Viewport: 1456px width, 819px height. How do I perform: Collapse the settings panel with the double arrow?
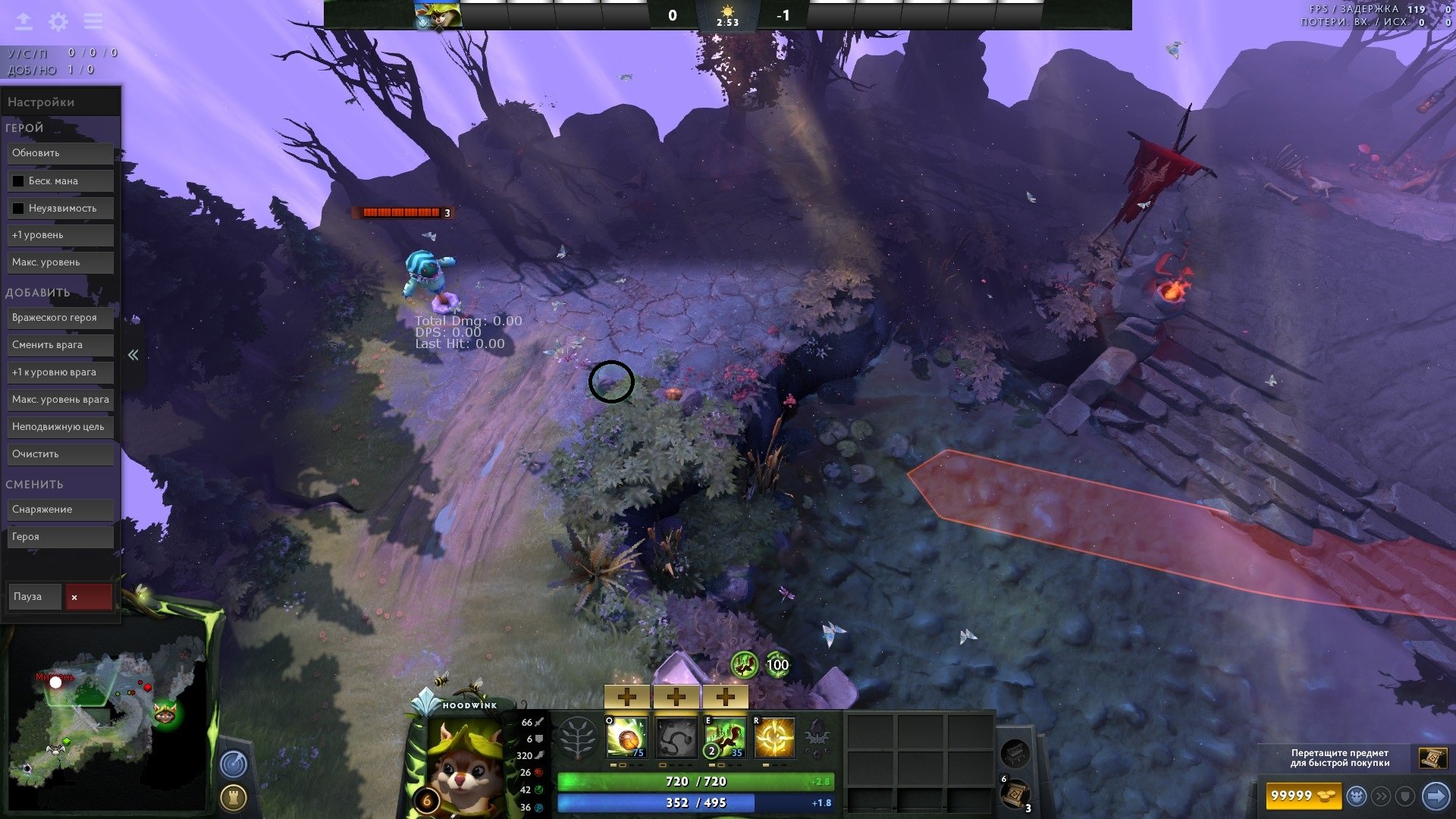(x=133, y=355)
